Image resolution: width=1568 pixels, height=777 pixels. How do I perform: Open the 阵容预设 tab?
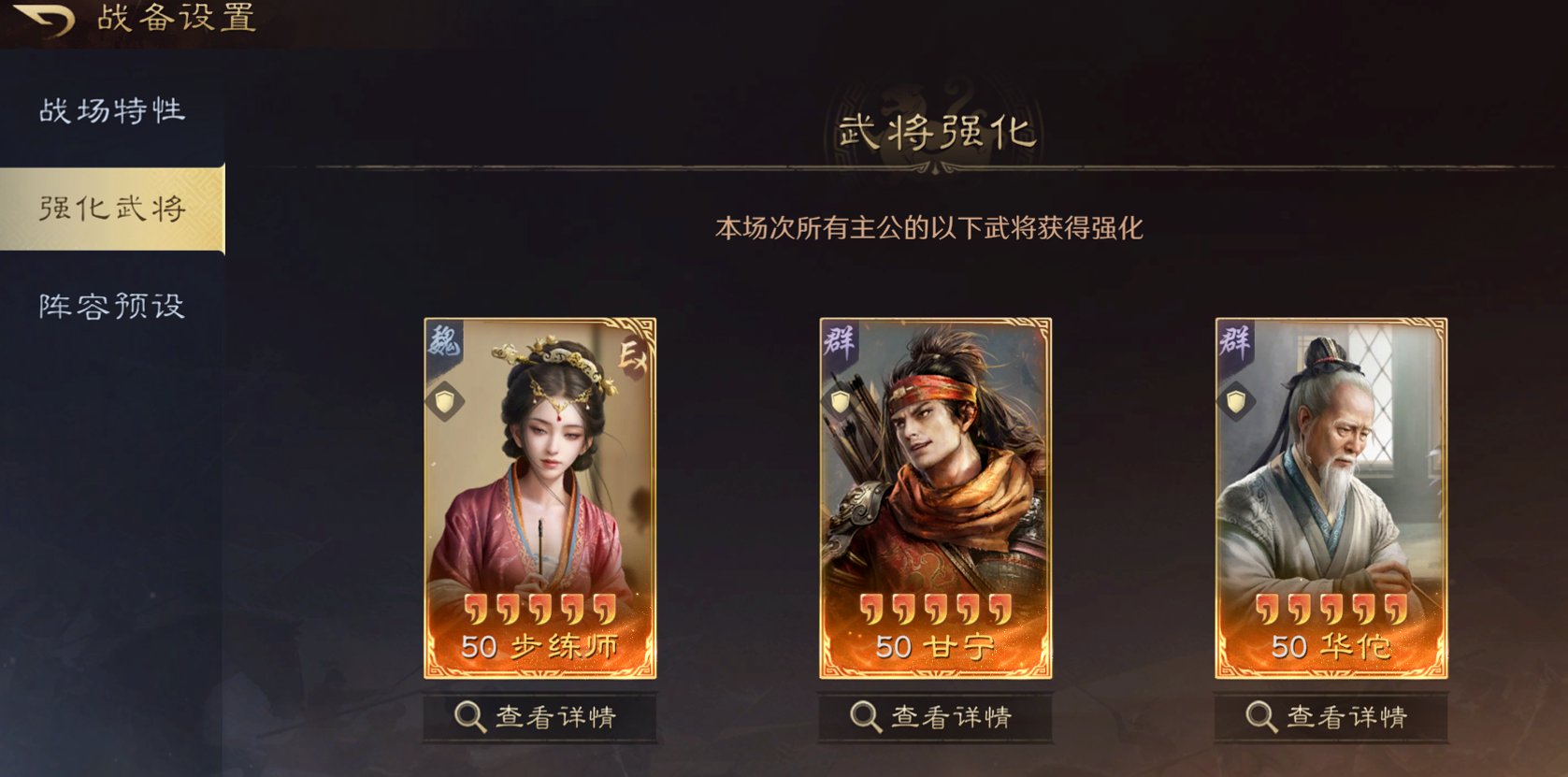112,304
